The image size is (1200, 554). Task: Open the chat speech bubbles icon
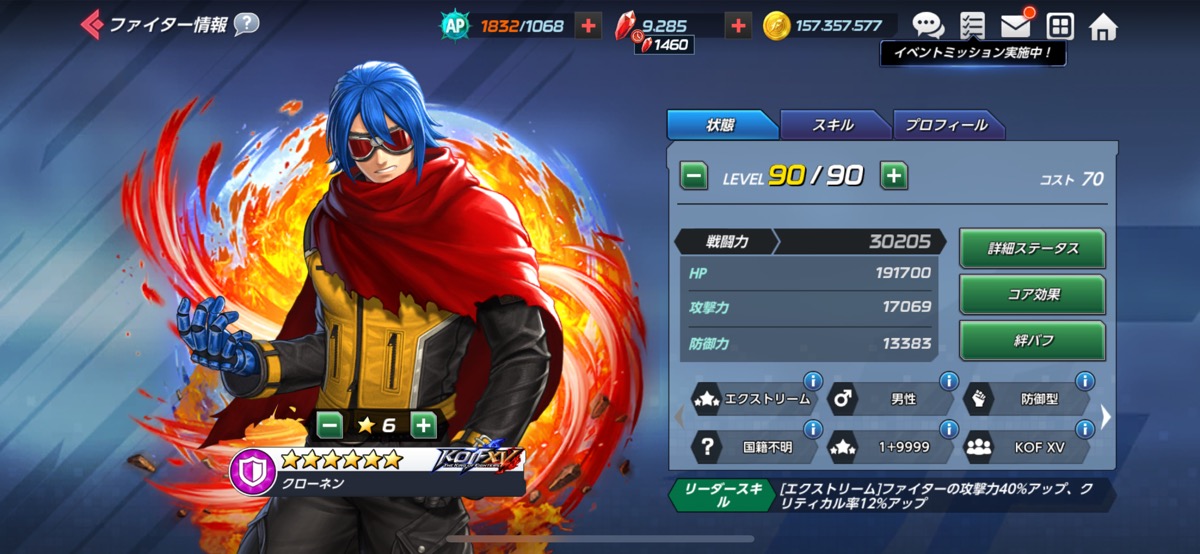(927, 26)
